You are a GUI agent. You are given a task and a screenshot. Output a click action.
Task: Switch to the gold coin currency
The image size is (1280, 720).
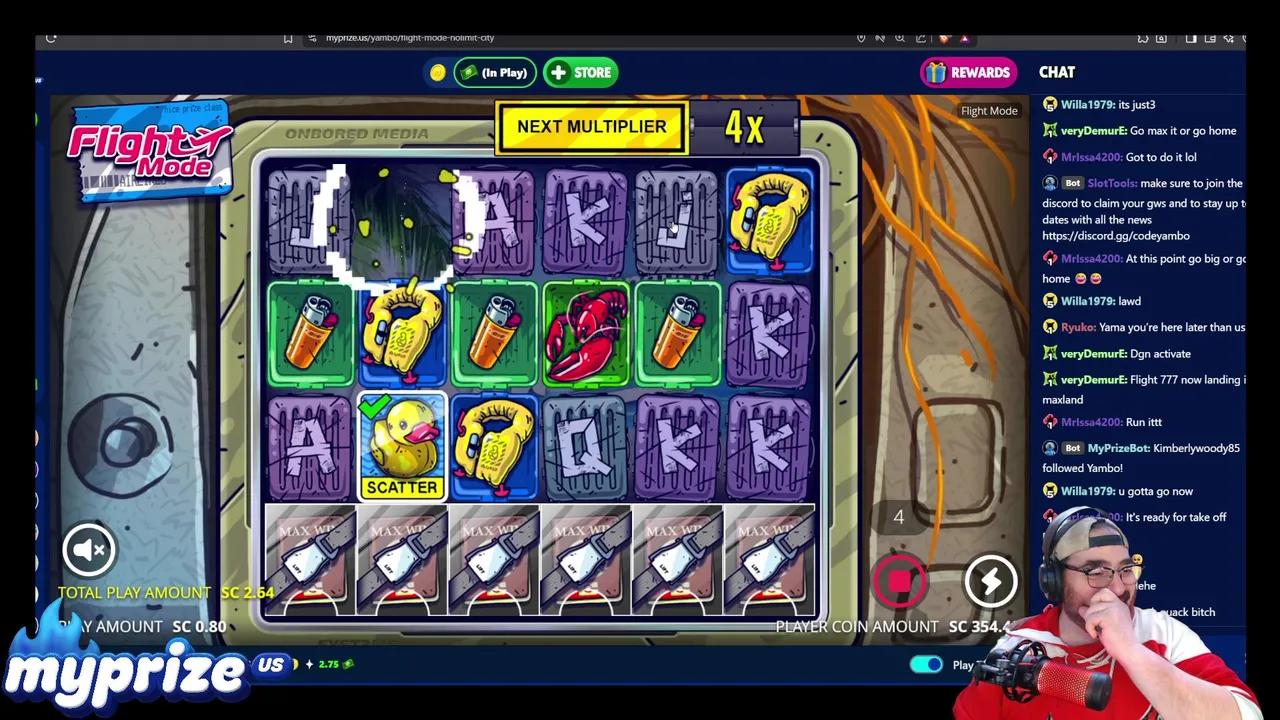point(437,72)
